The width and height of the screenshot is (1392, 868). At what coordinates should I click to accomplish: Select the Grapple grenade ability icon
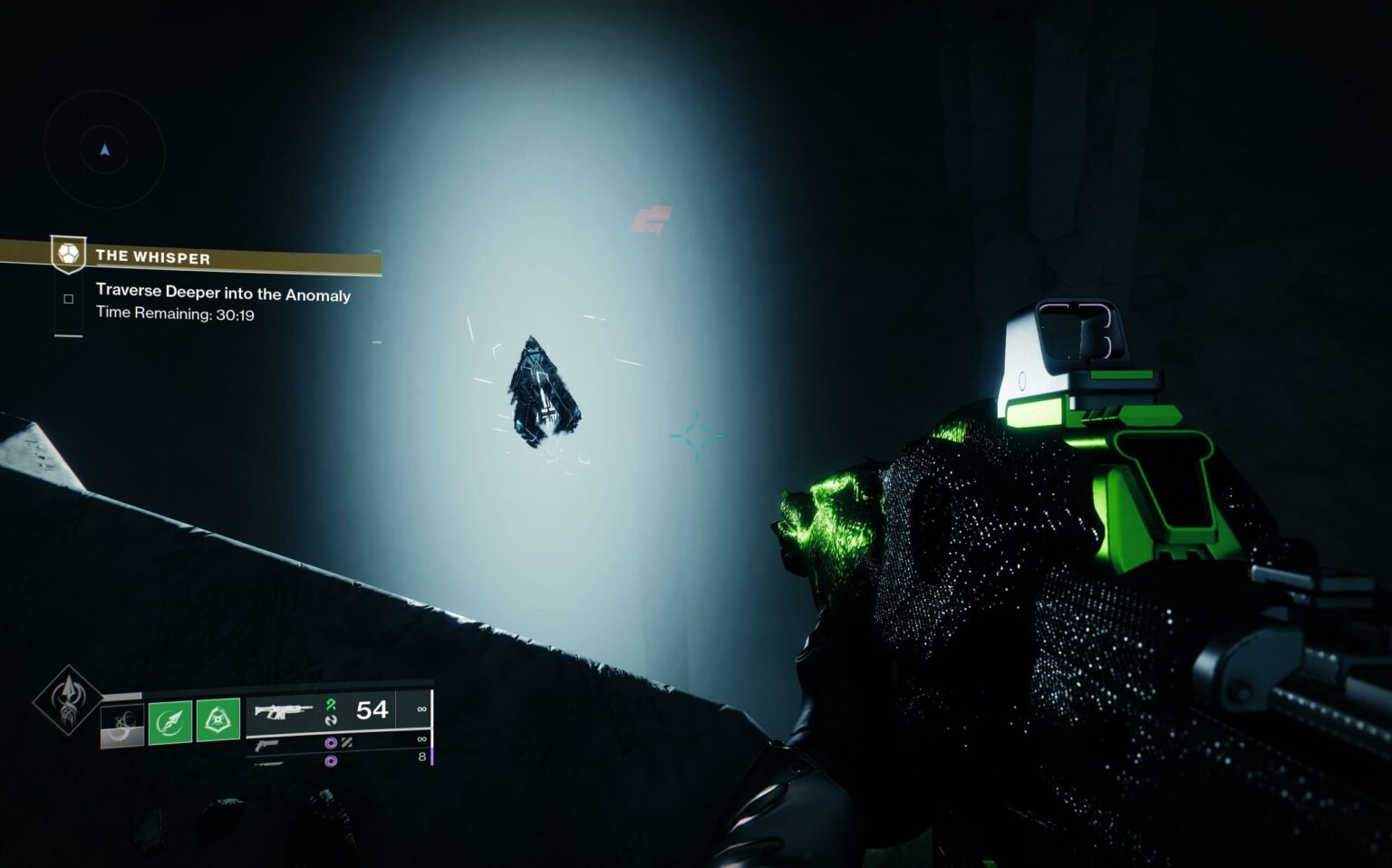pyautogui.click(x=218, y=719)
